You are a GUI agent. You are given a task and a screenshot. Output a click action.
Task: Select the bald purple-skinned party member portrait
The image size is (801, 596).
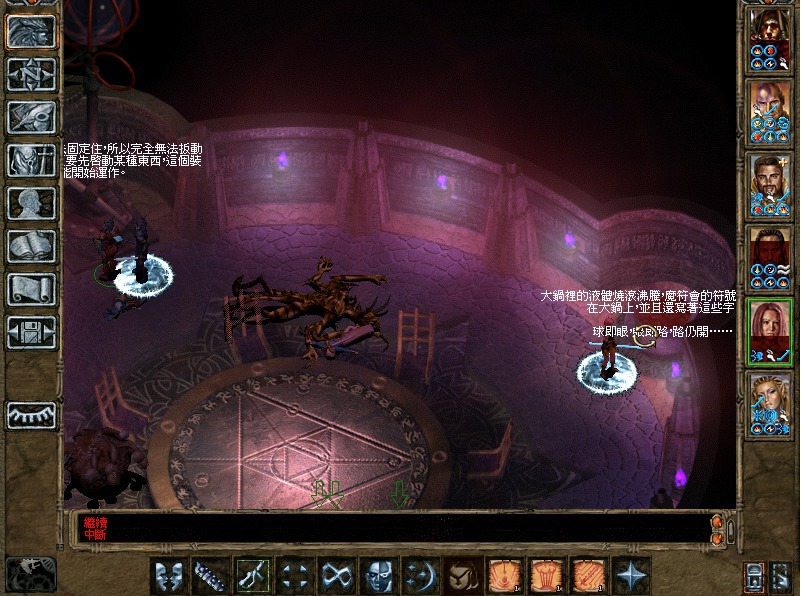770,111
